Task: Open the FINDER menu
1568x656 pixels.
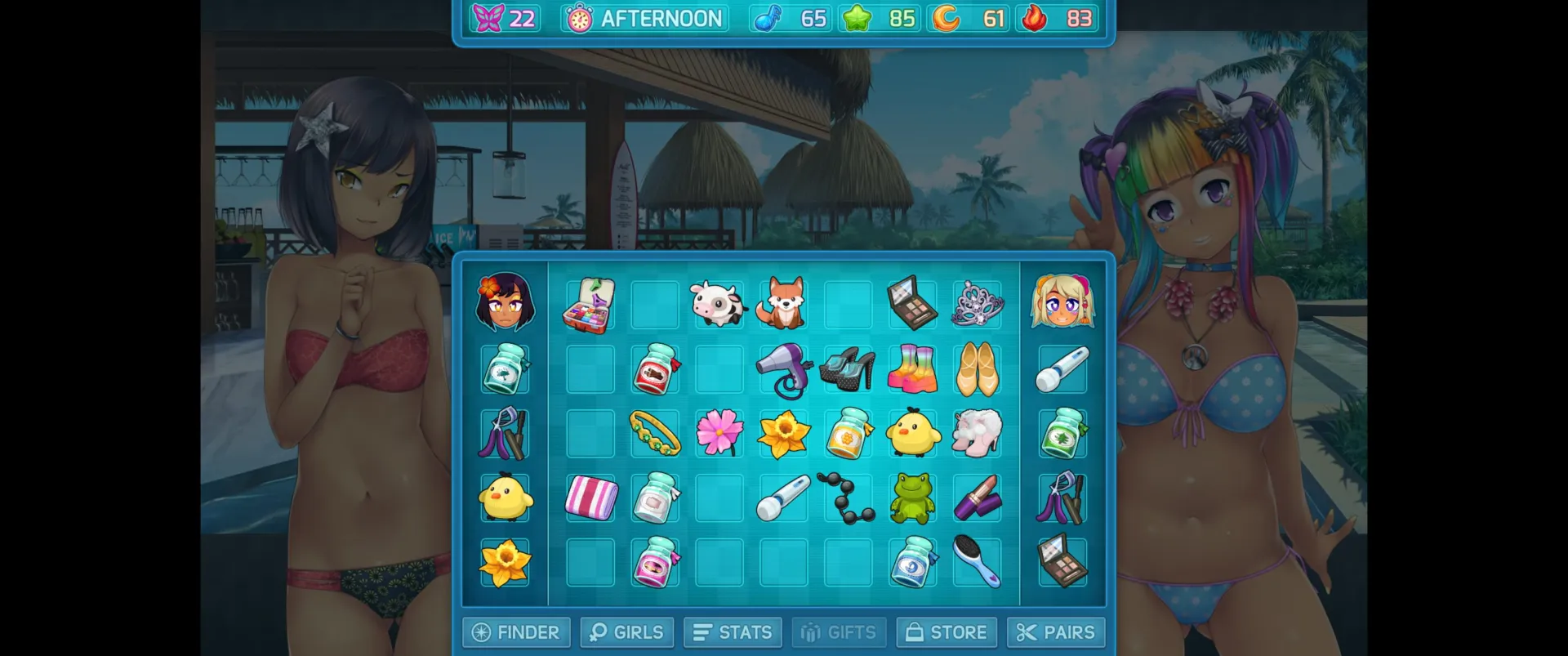Action: [515, 631]
